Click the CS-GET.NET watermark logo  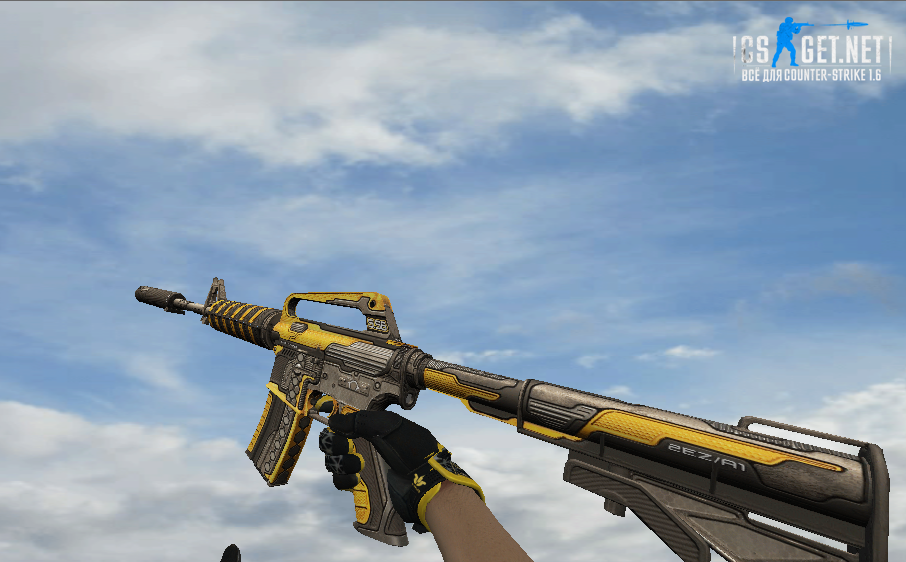pyautogui.click(x=811, y=50)
